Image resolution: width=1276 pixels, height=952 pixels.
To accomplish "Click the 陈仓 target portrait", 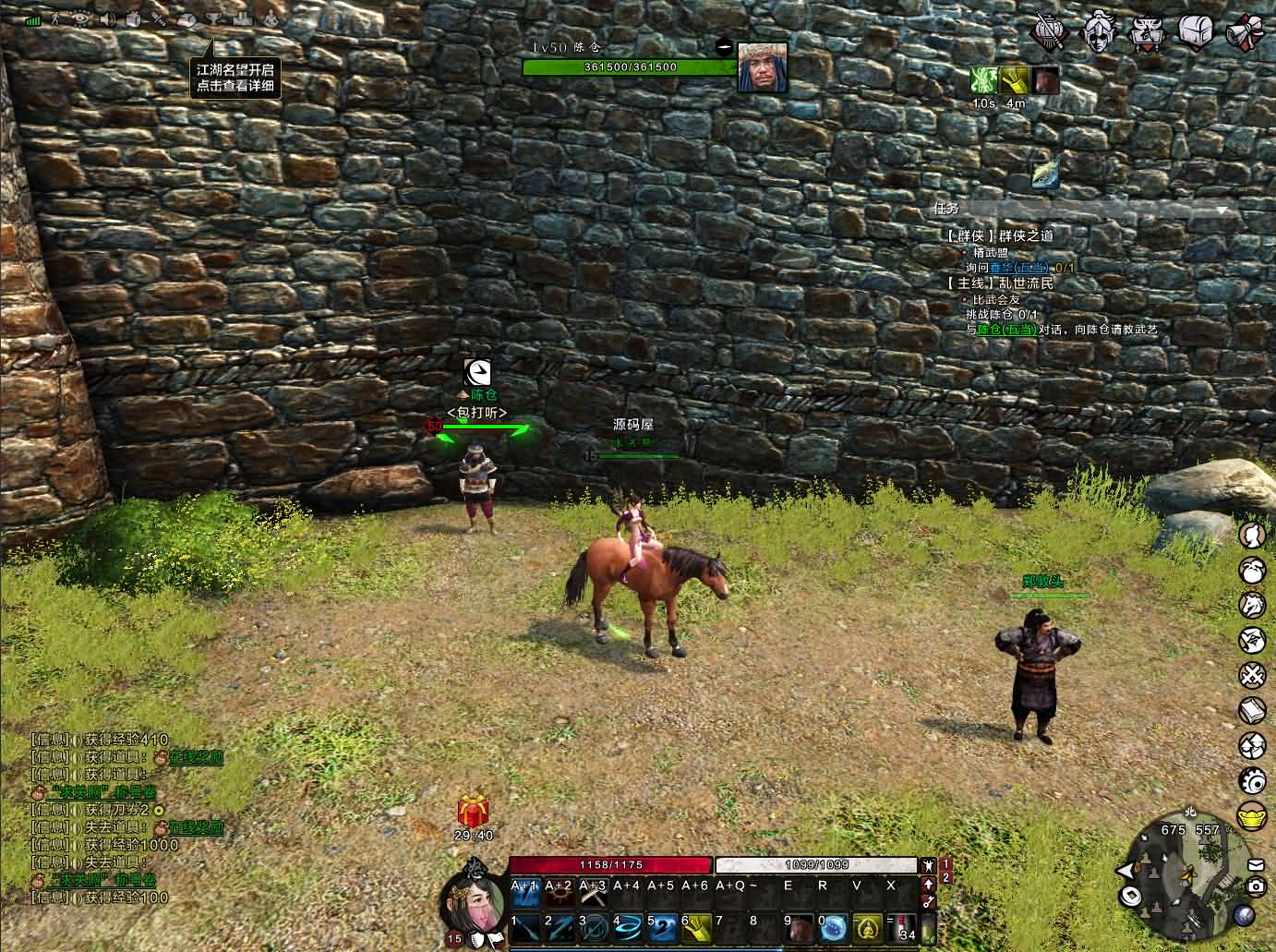I will [762, 66].
